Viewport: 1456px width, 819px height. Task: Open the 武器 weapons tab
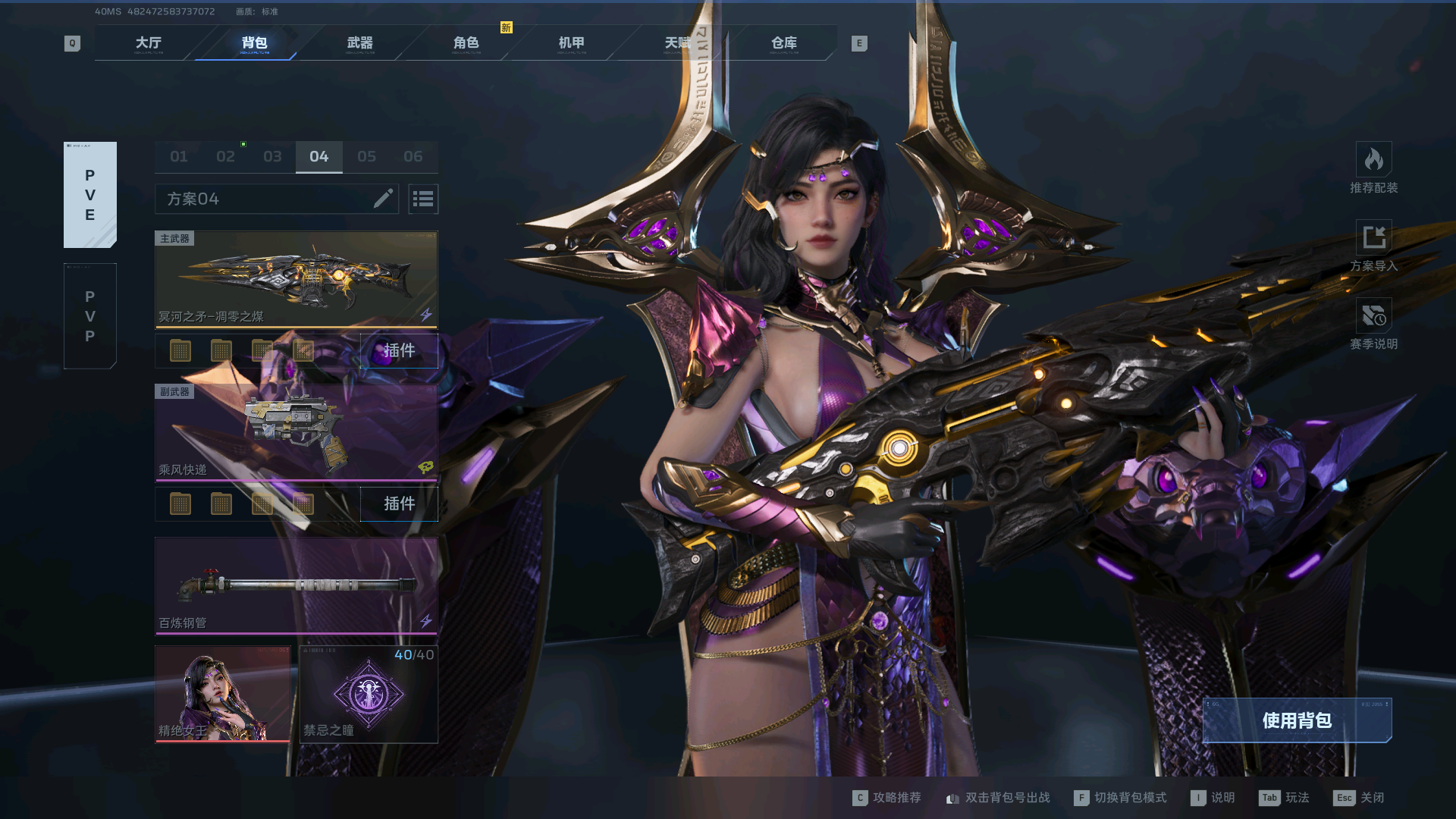[359, 43]
